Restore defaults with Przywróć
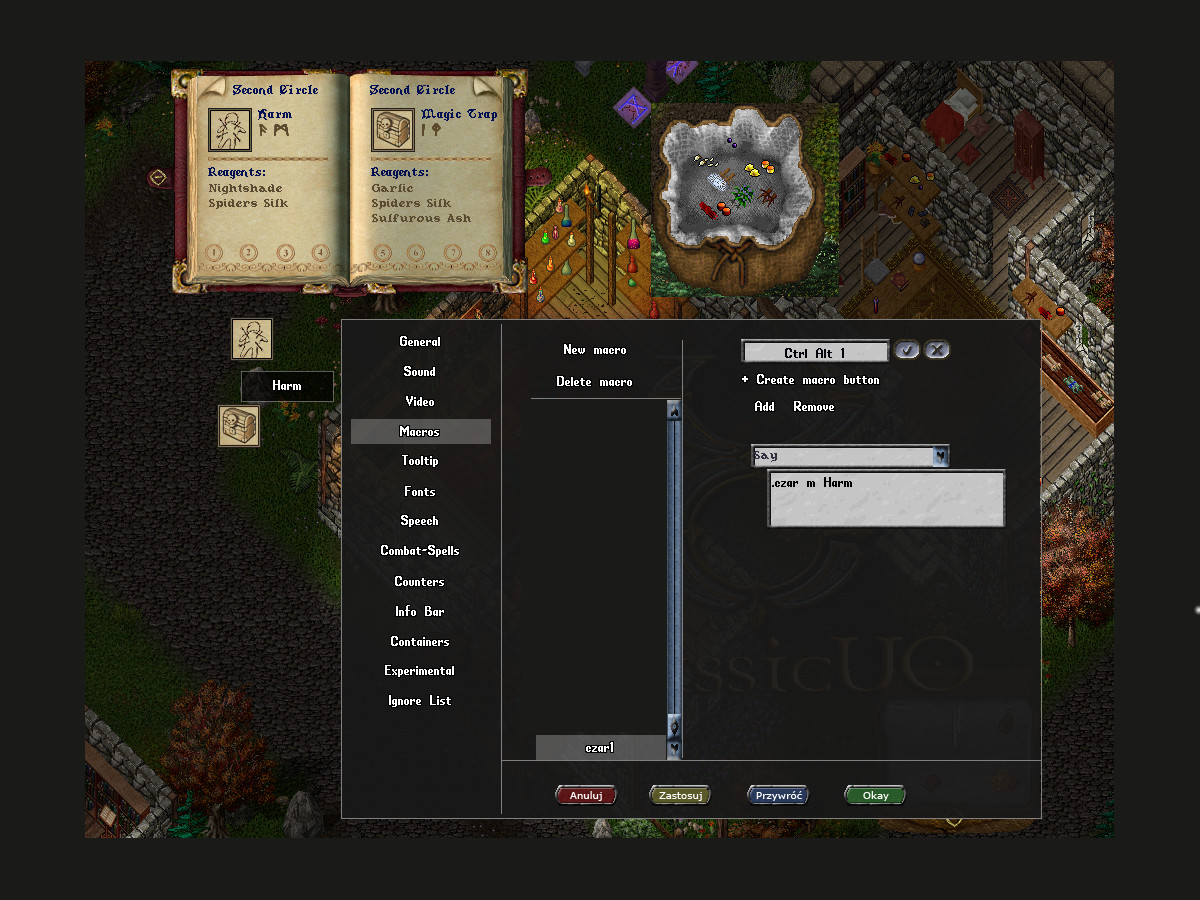The width and height of the screenshot is (1200, 900). point(777,796)
